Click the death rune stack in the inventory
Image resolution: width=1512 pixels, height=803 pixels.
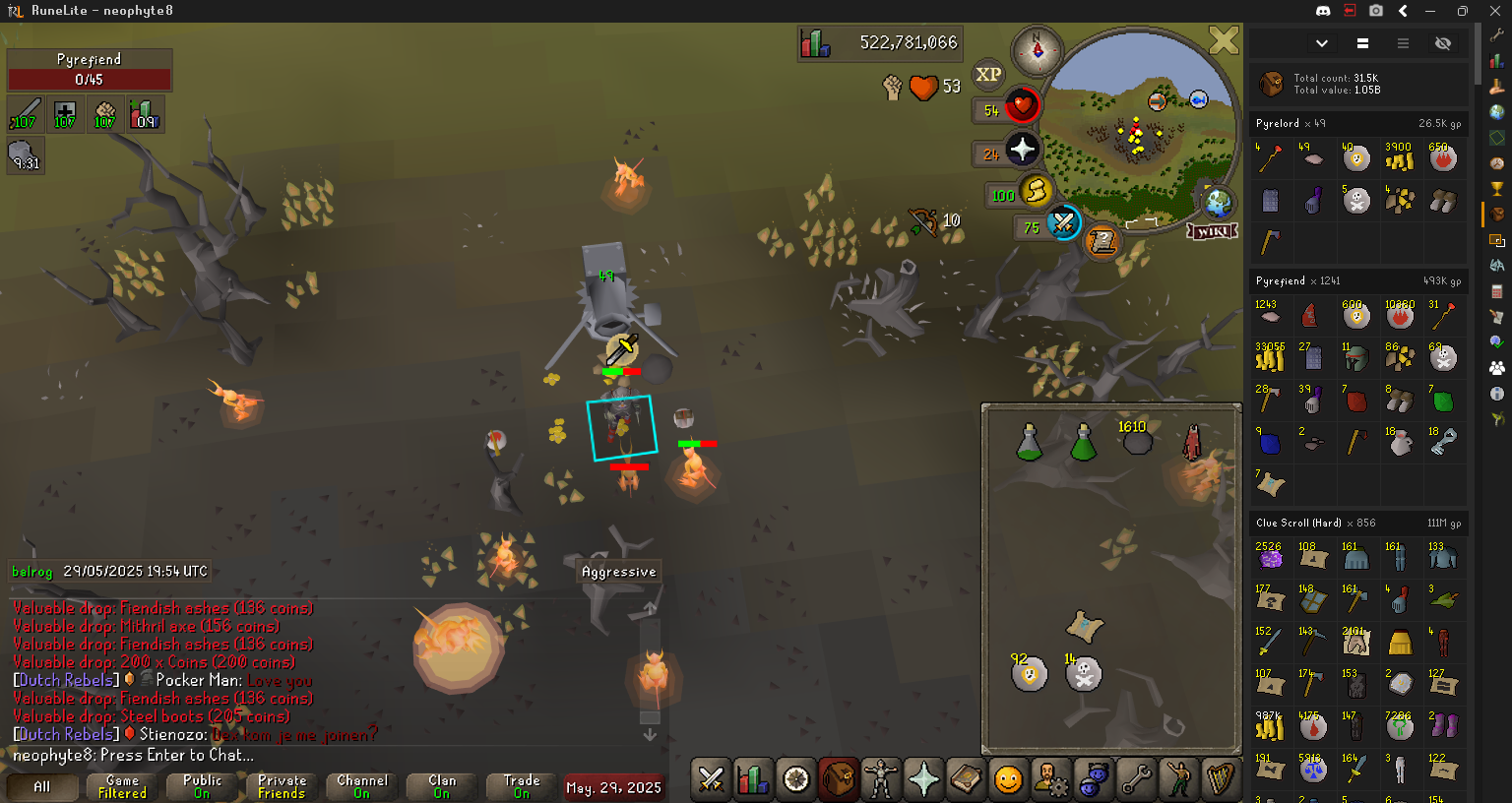pyautogui.click(x=1084, y=674)
